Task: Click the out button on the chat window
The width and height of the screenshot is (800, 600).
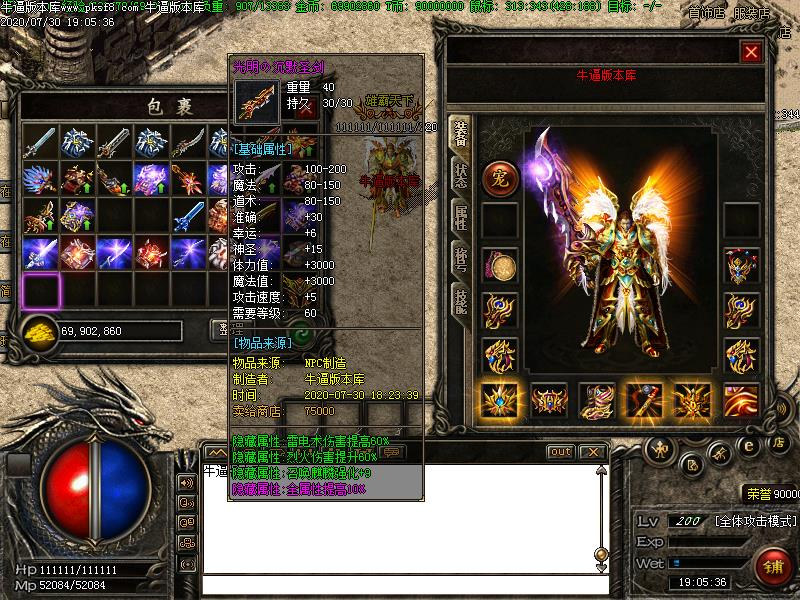Action: click(x=561, y=452)
